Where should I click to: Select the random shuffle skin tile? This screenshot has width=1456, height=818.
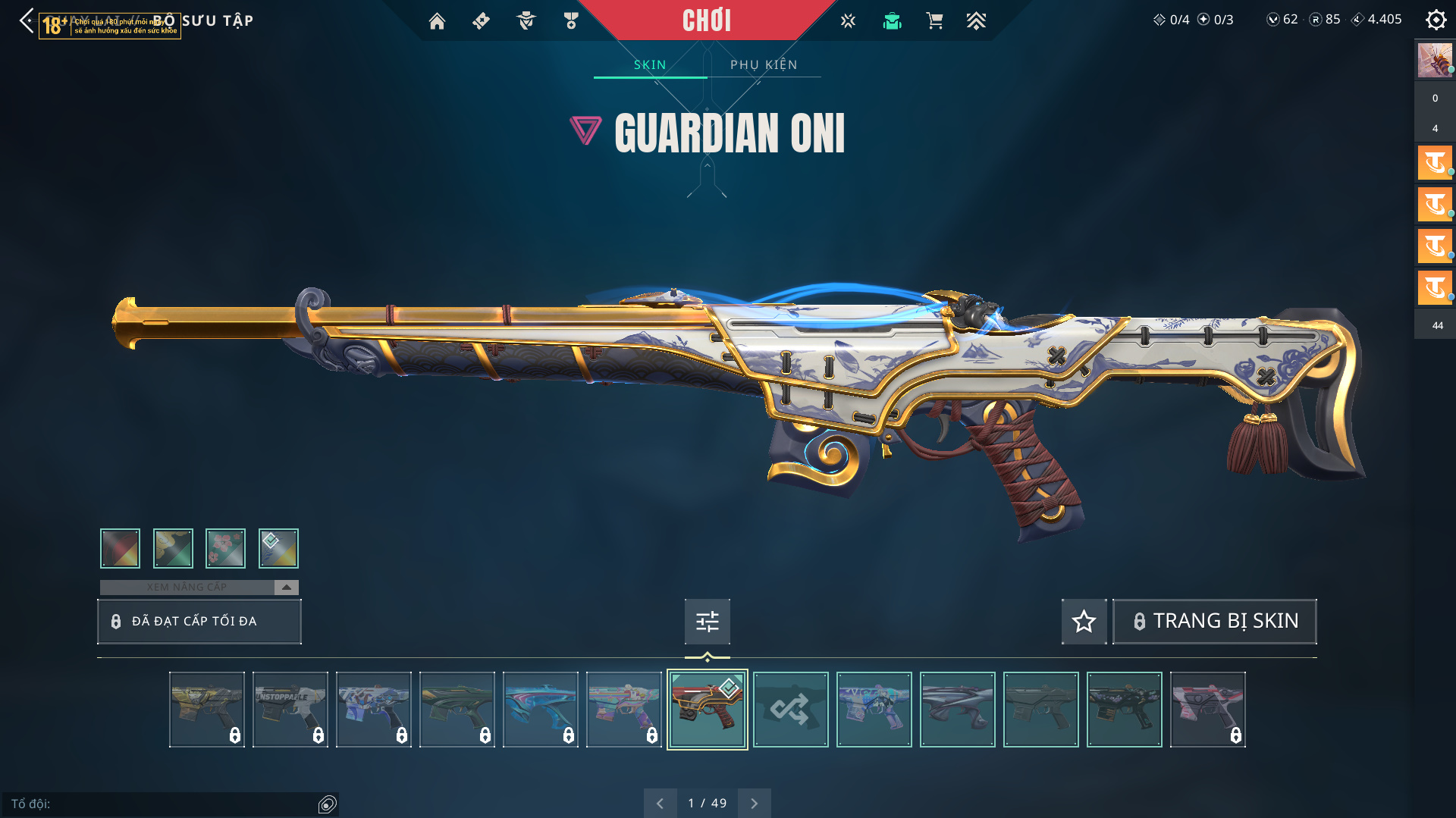point(790,710)
